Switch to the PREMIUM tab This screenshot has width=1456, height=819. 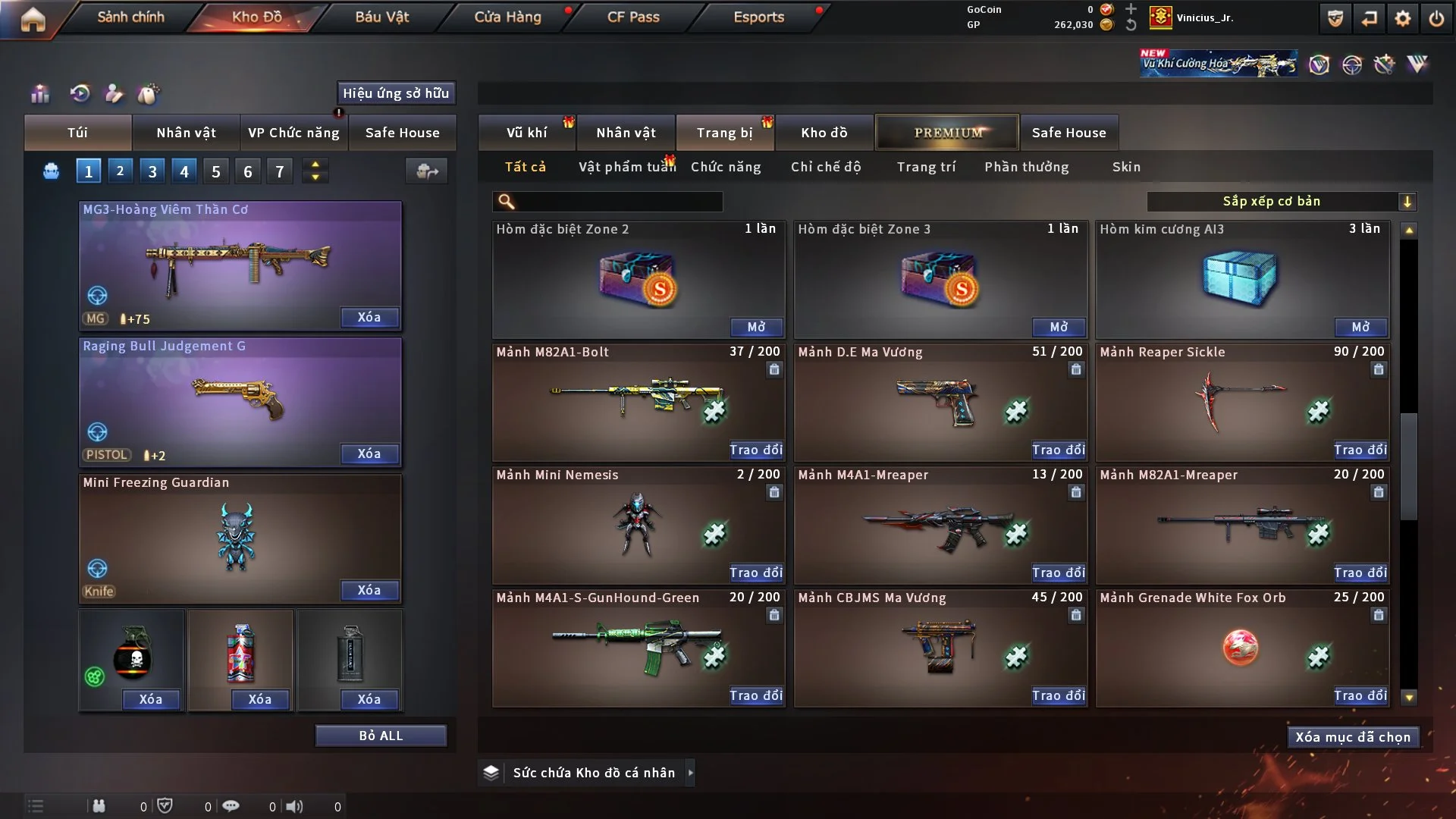[x=947, y=133]
